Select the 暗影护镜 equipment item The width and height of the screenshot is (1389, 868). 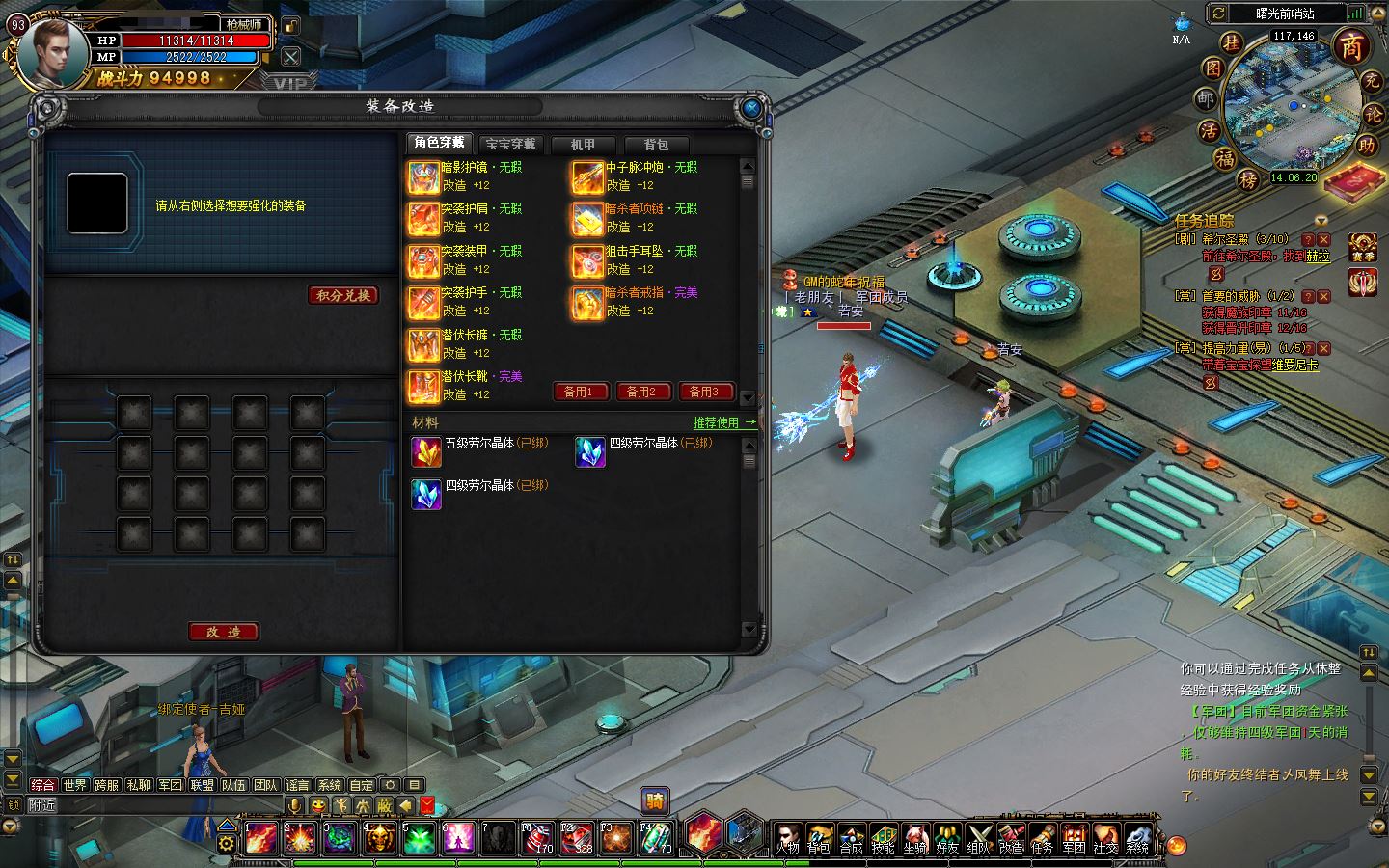(x=423, y=176)
